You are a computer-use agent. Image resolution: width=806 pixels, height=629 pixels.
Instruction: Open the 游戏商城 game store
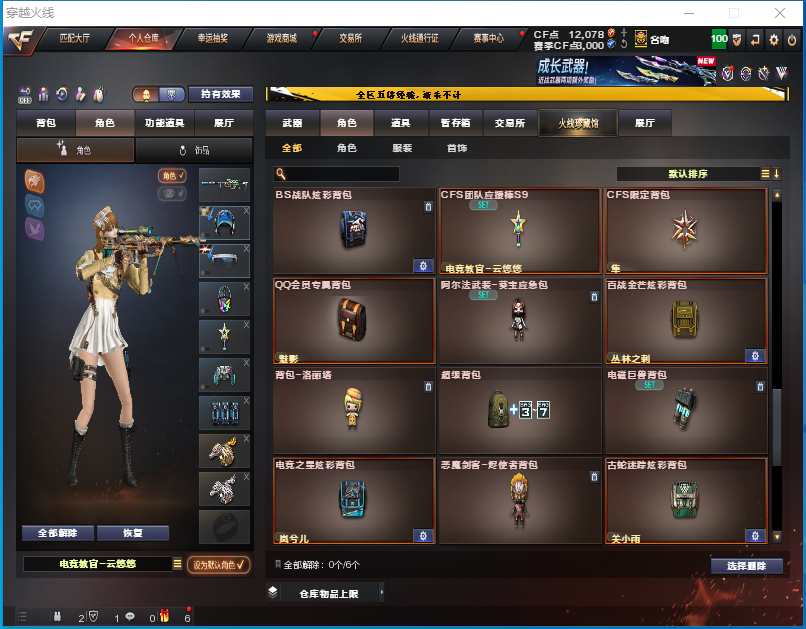281,38
